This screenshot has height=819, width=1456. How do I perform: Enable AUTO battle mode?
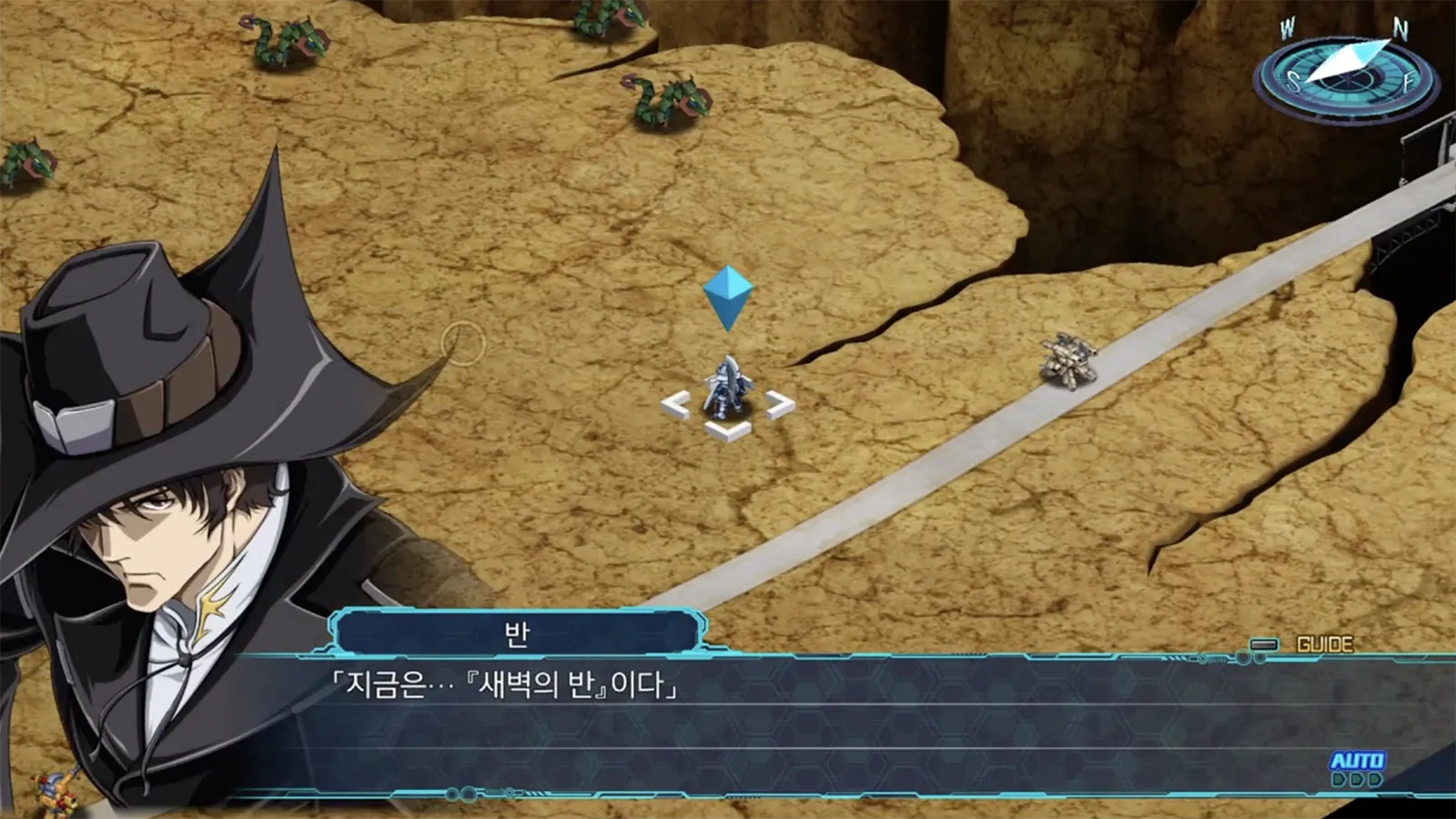pos(1358,759)
